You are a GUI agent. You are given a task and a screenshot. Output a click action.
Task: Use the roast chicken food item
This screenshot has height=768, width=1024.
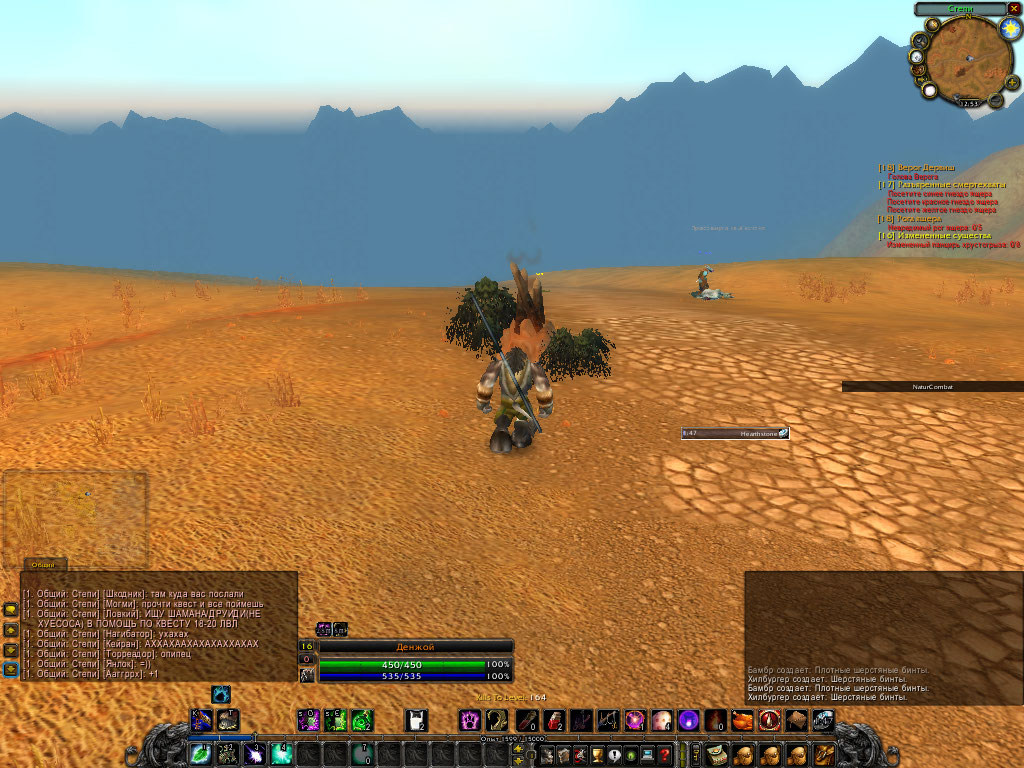point(742,720)
